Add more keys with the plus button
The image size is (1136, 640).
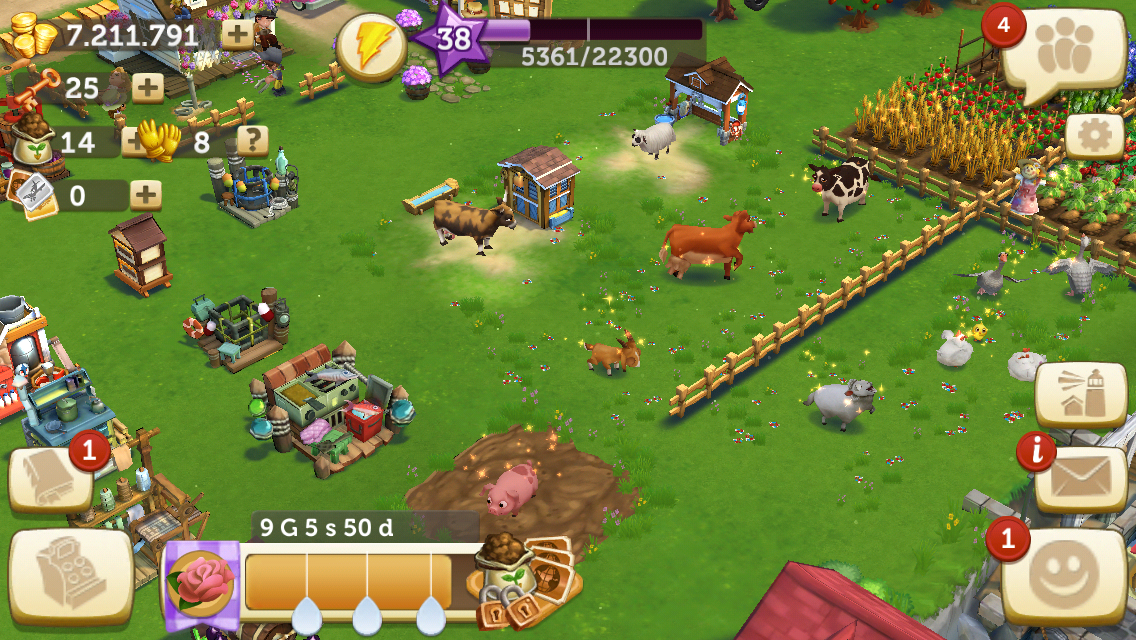point(148,88)
